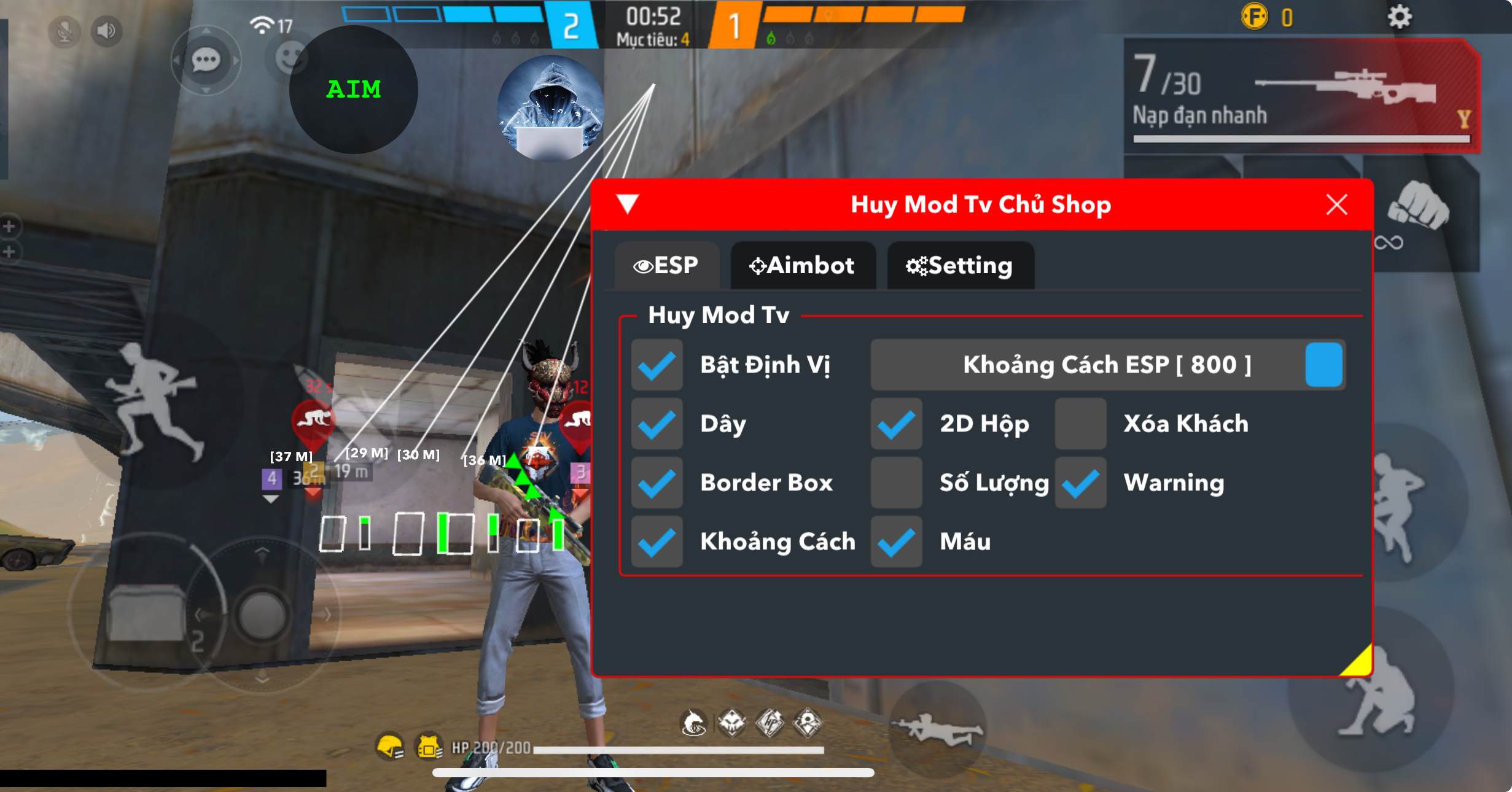Select the ESP tab
This screenshot has width=1512, height=792.
click(x=666, y=266)
